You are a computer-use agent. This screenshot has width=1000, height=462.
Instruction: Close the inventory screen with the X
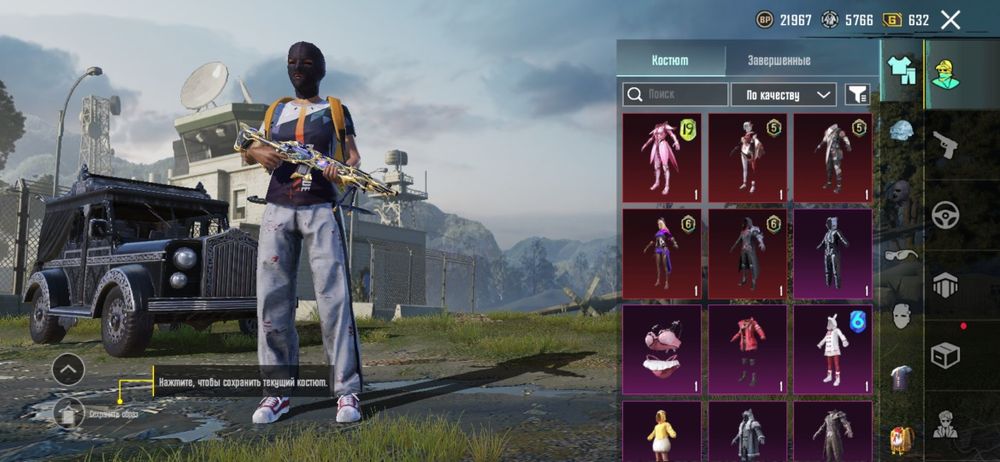(x=950, y=20)
